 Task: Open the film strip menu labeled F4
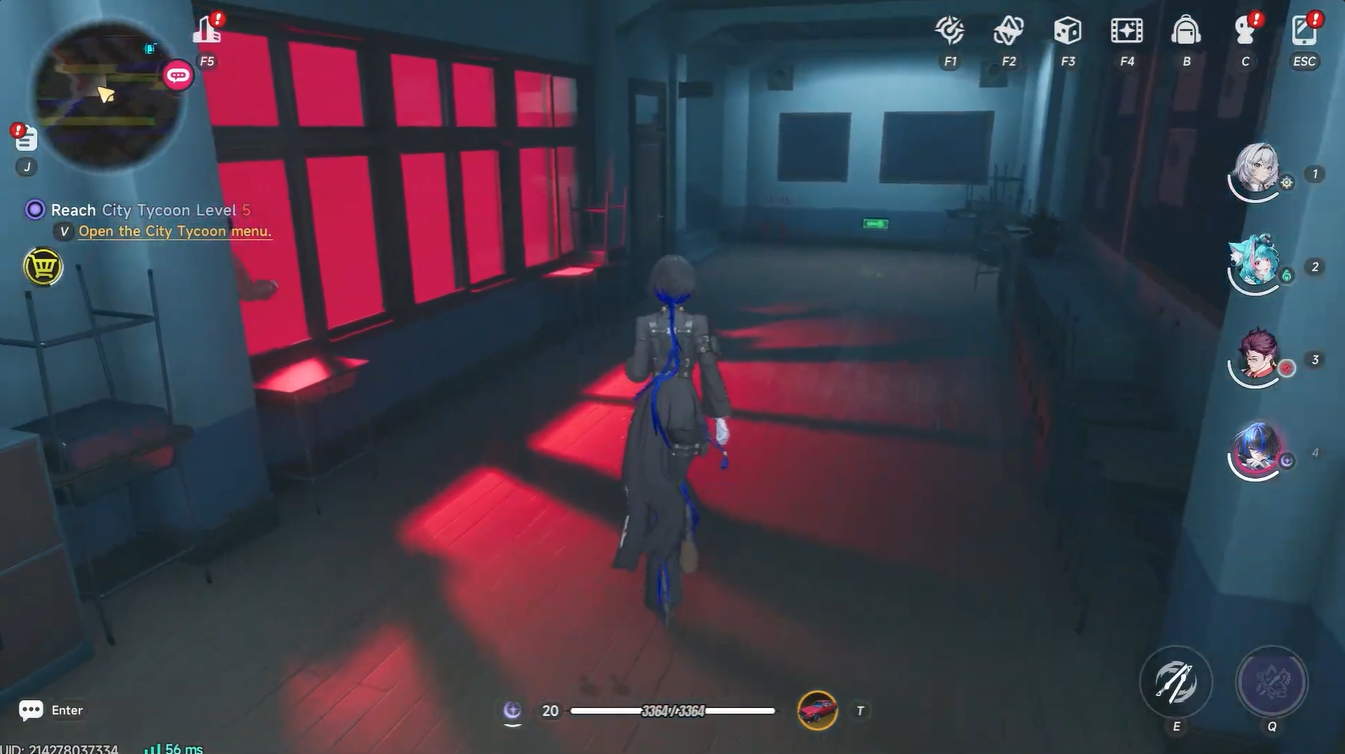pyautogui.click(x=1124, y=30)
